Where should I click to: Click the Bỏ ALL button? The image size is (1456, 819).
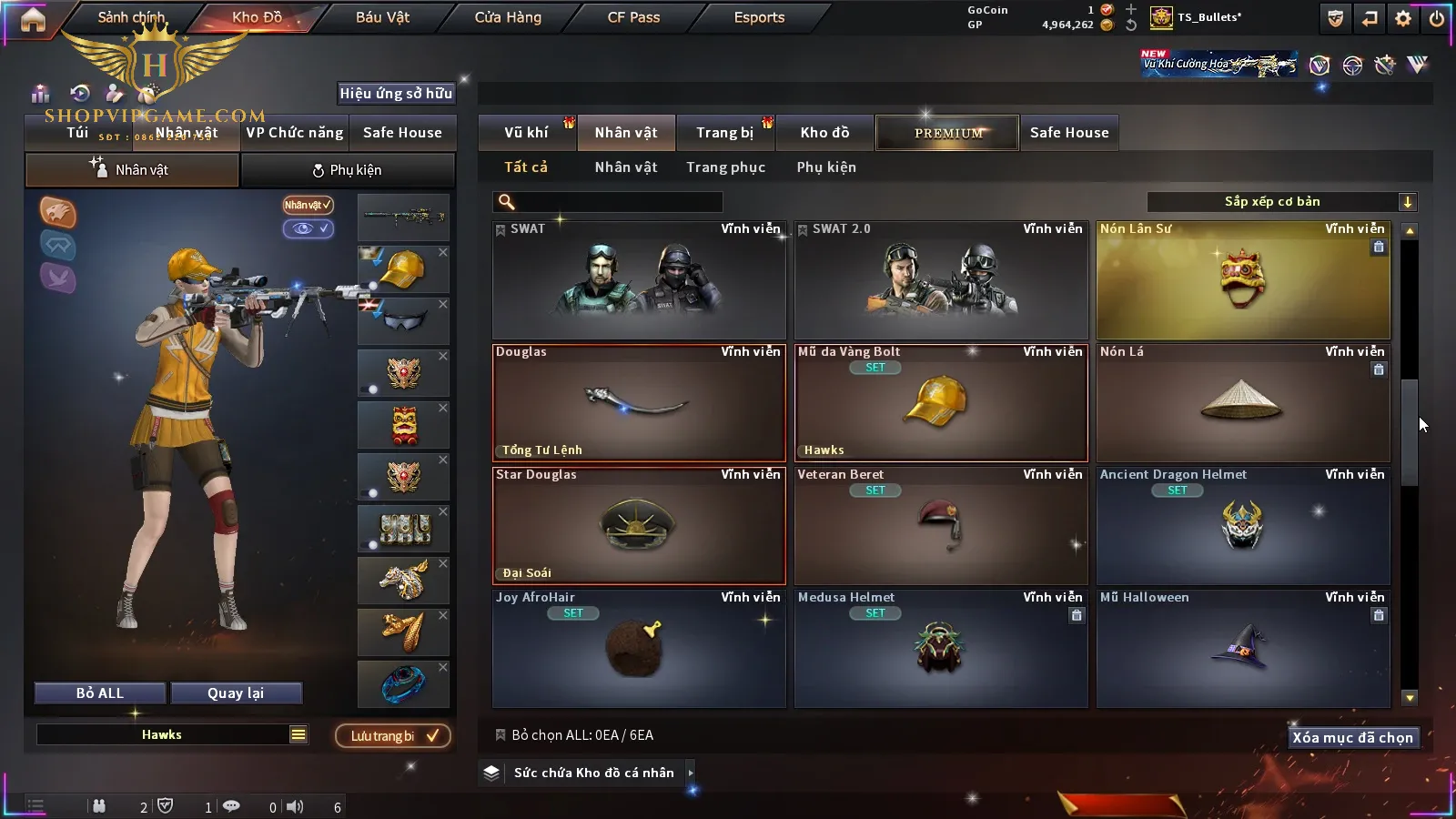(x=100, y=693)
